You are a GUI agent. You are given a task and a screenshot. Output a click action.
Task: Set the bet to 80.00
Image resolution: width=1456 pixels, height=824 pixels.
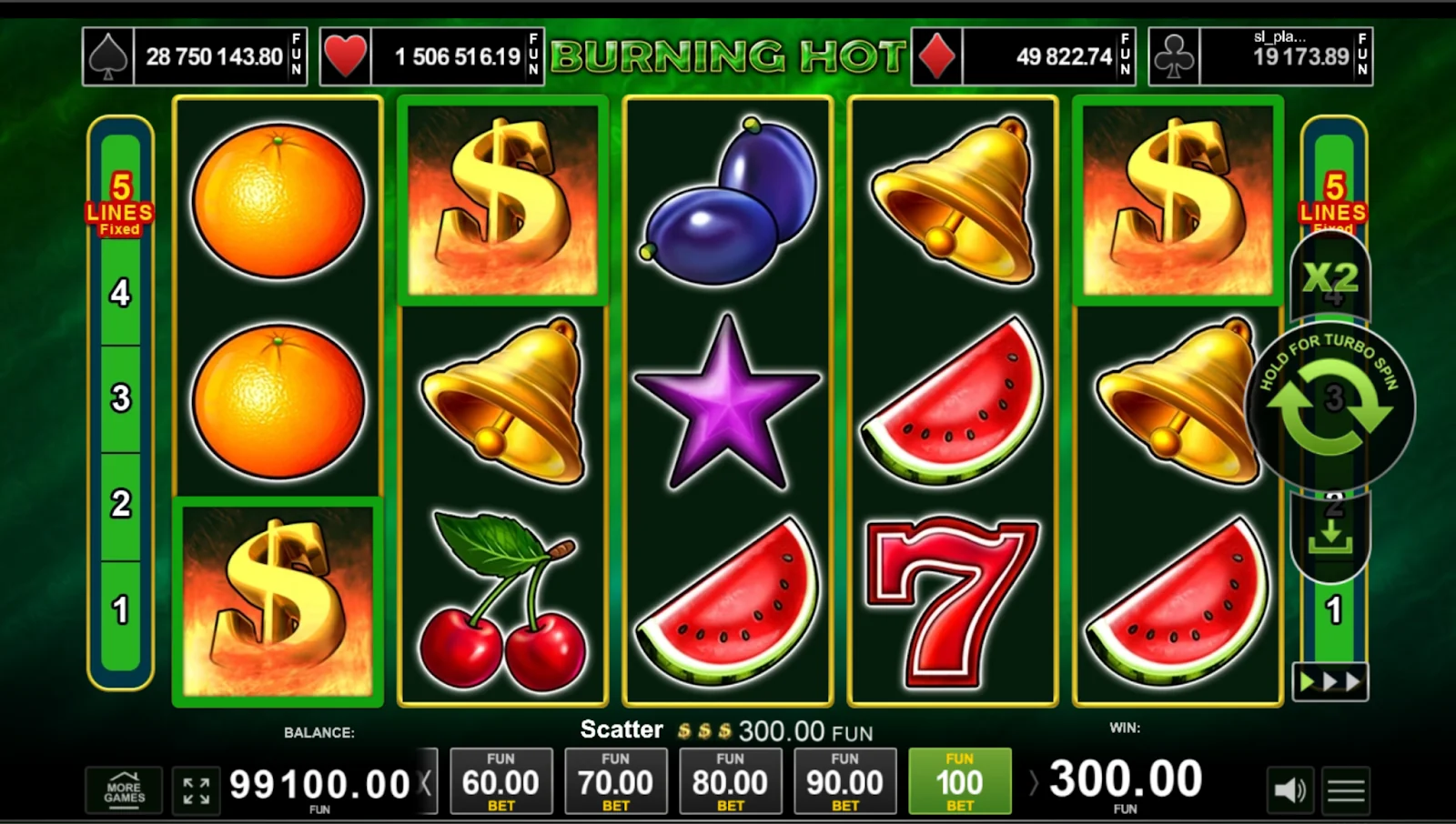[x=730, y=781]
